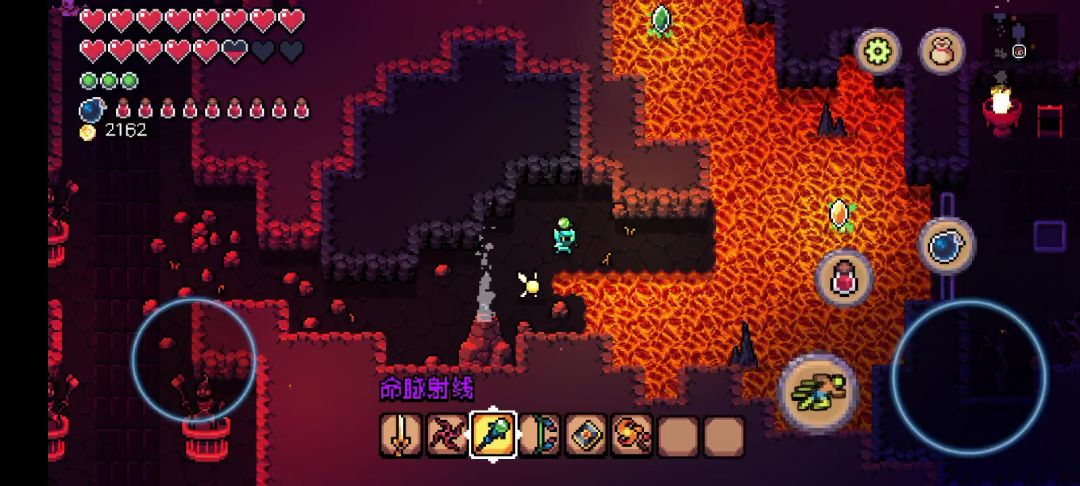
Task: Select the highlighted green-orb staff slot
Action: [493, 436]
